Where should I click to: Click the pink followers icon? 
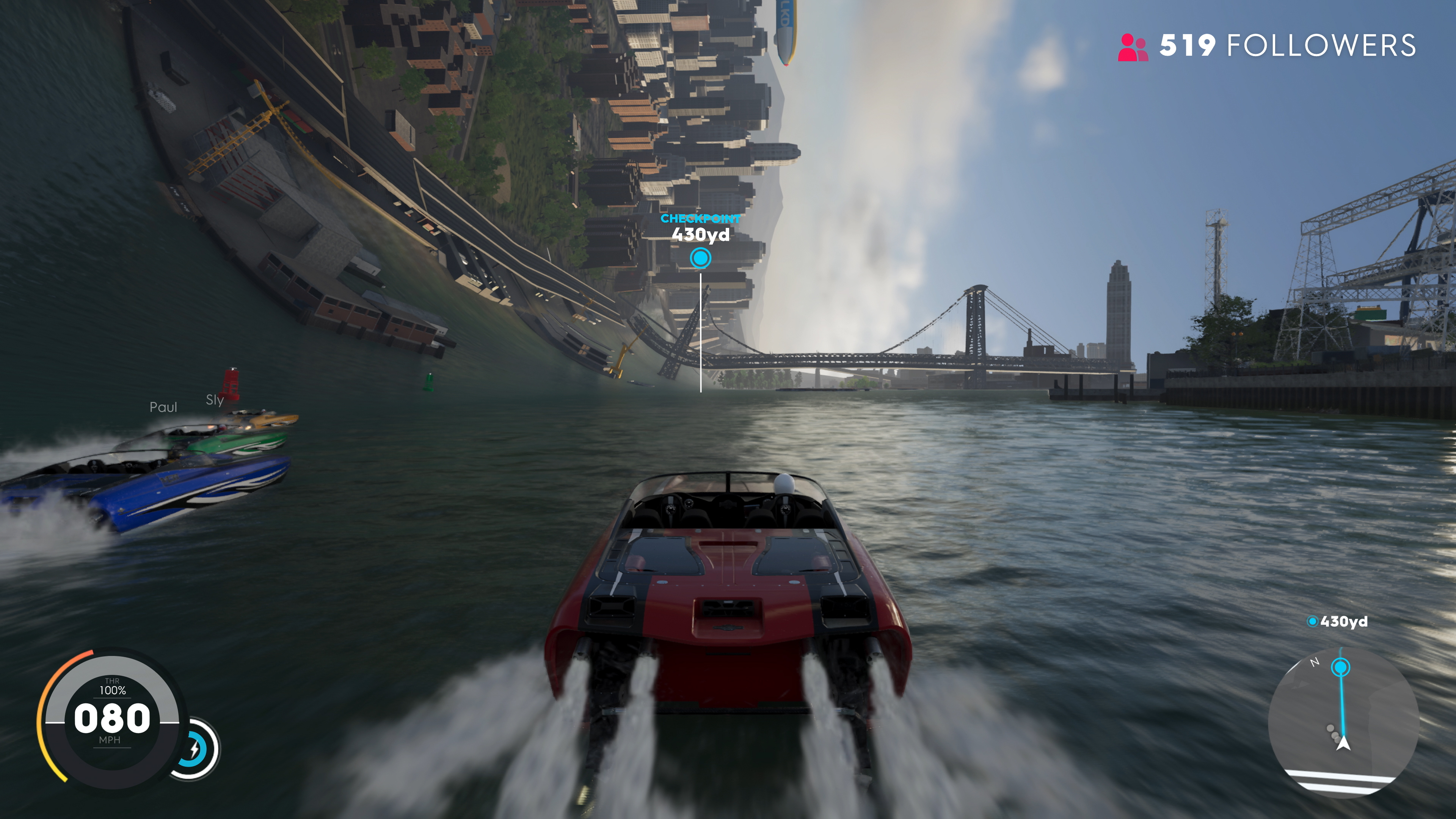1132,47
